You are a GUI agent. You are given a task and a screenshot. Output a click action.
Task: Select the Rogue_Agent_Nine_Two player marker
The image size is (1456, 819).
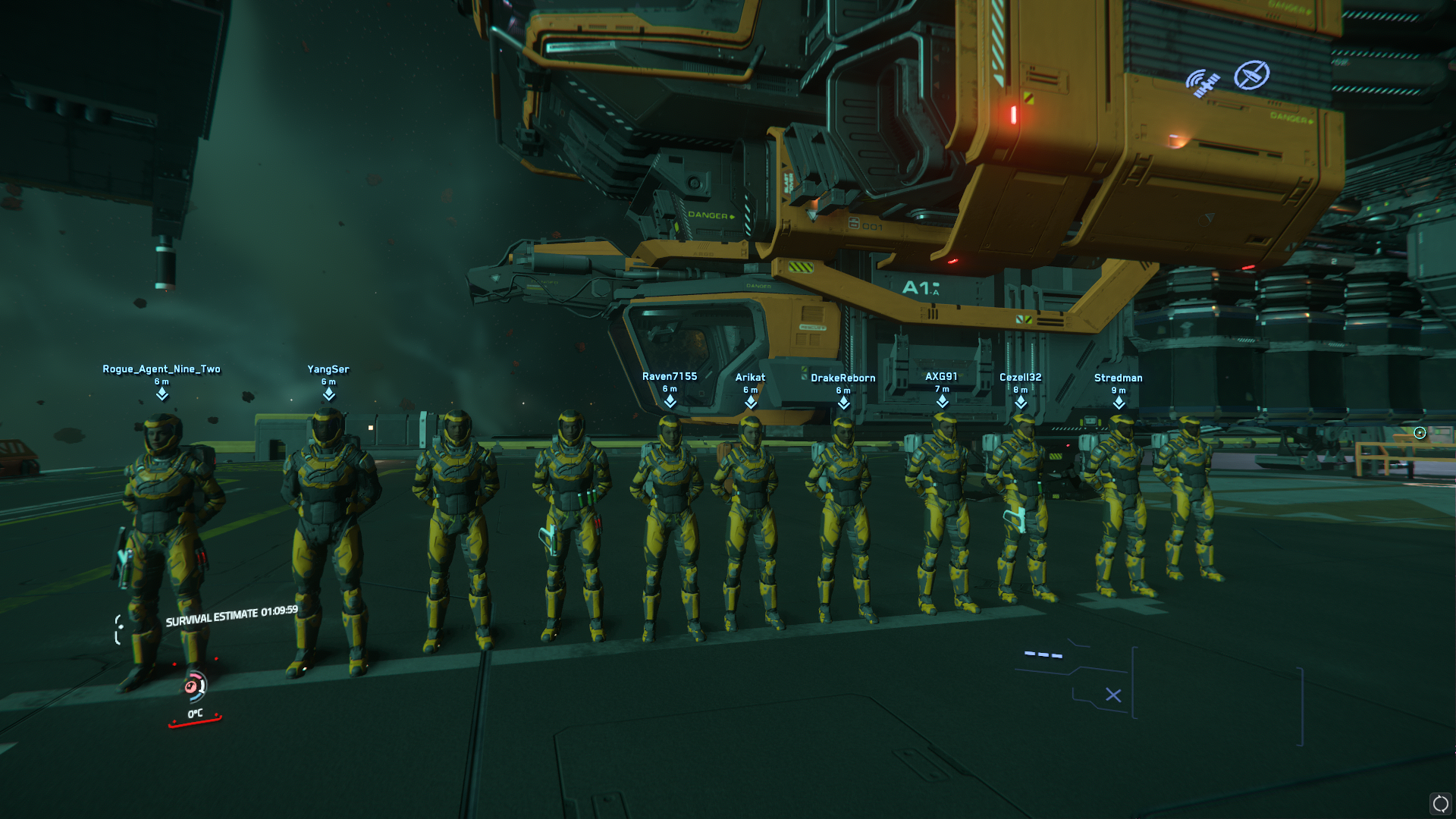click(x=162, y=394)
